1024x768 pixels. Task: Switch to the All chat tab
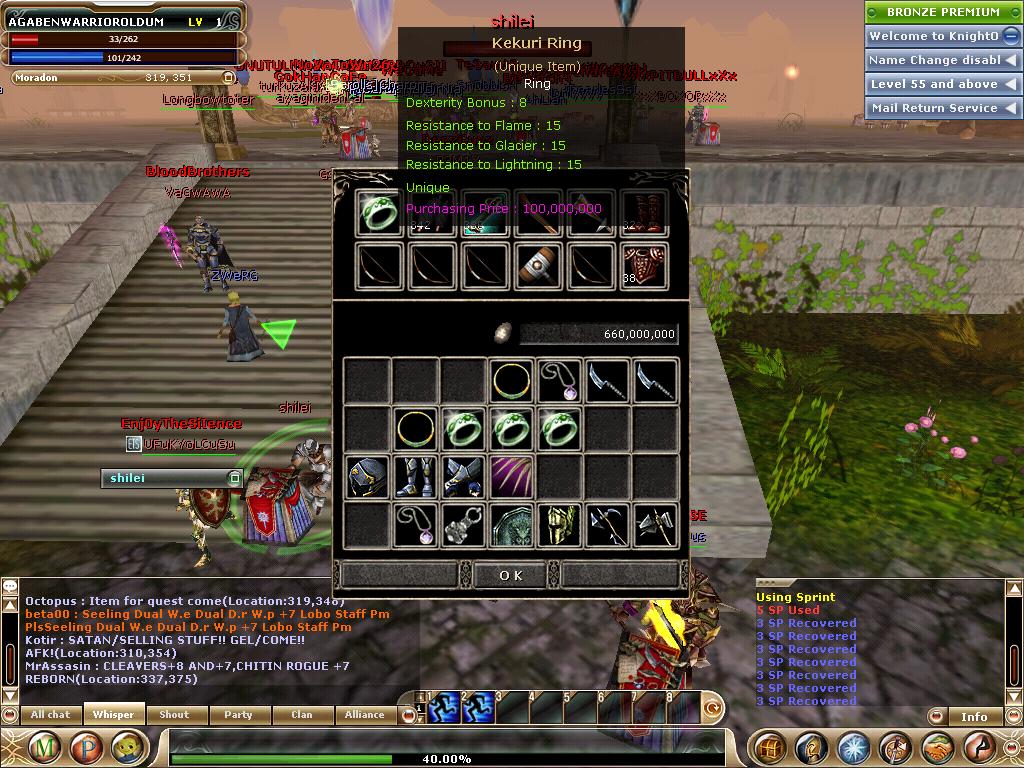pyautogui.click(x=50, y=715)
